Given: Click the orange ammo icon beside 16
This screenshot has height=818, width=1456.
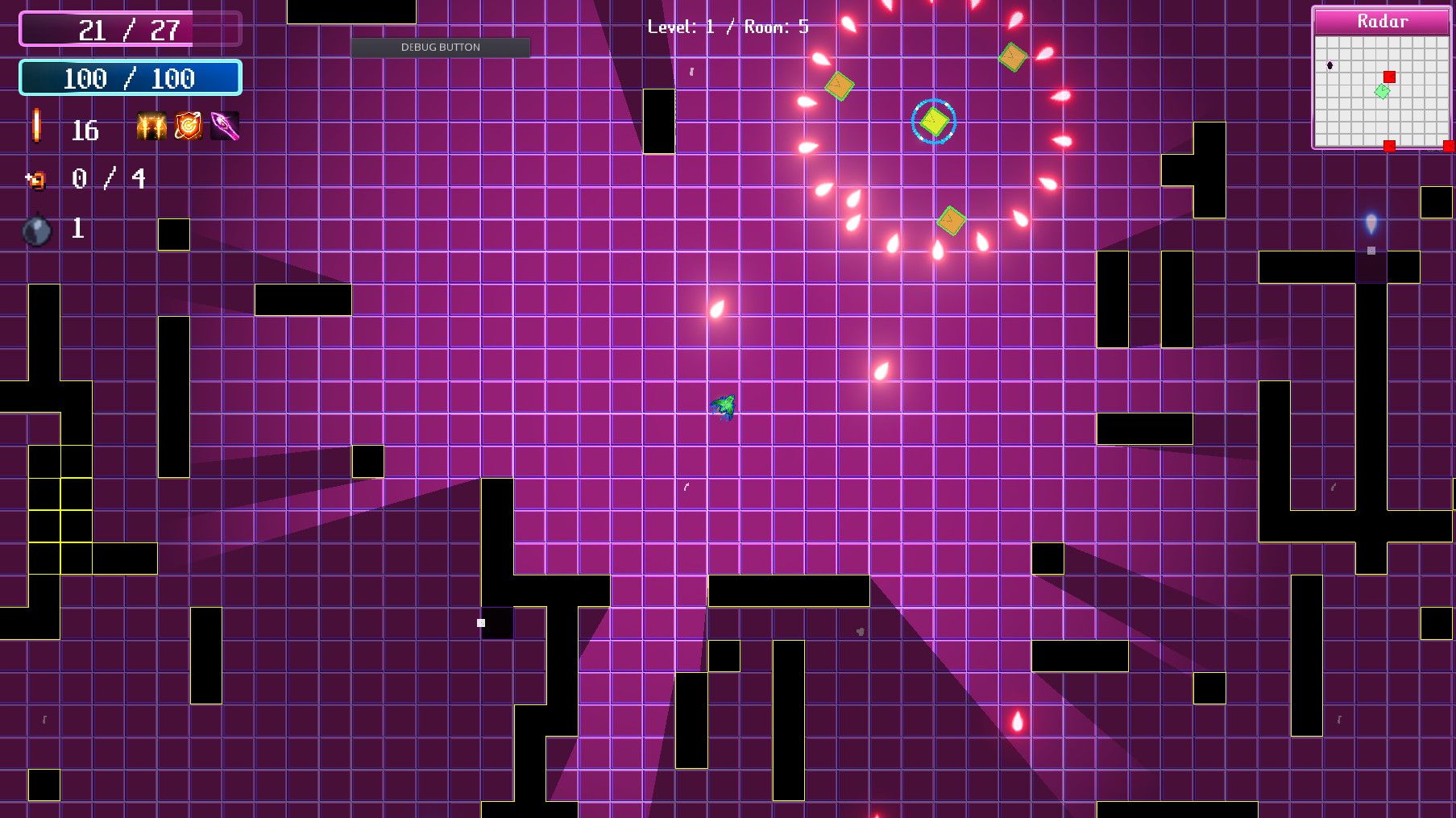Looking at the screenshot, I should click(x=35, y=127).
